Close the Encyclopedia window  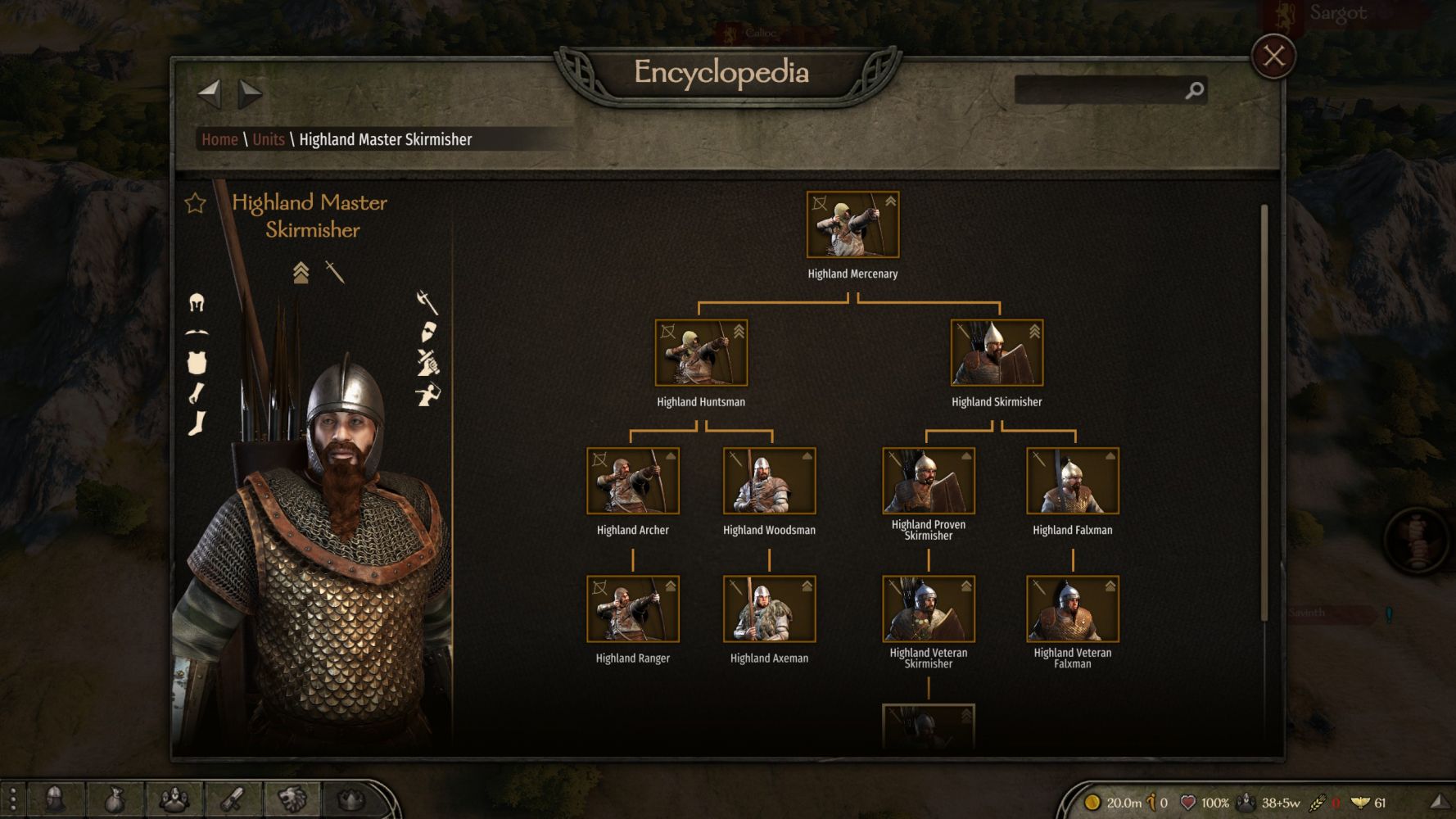point(1273,57)
